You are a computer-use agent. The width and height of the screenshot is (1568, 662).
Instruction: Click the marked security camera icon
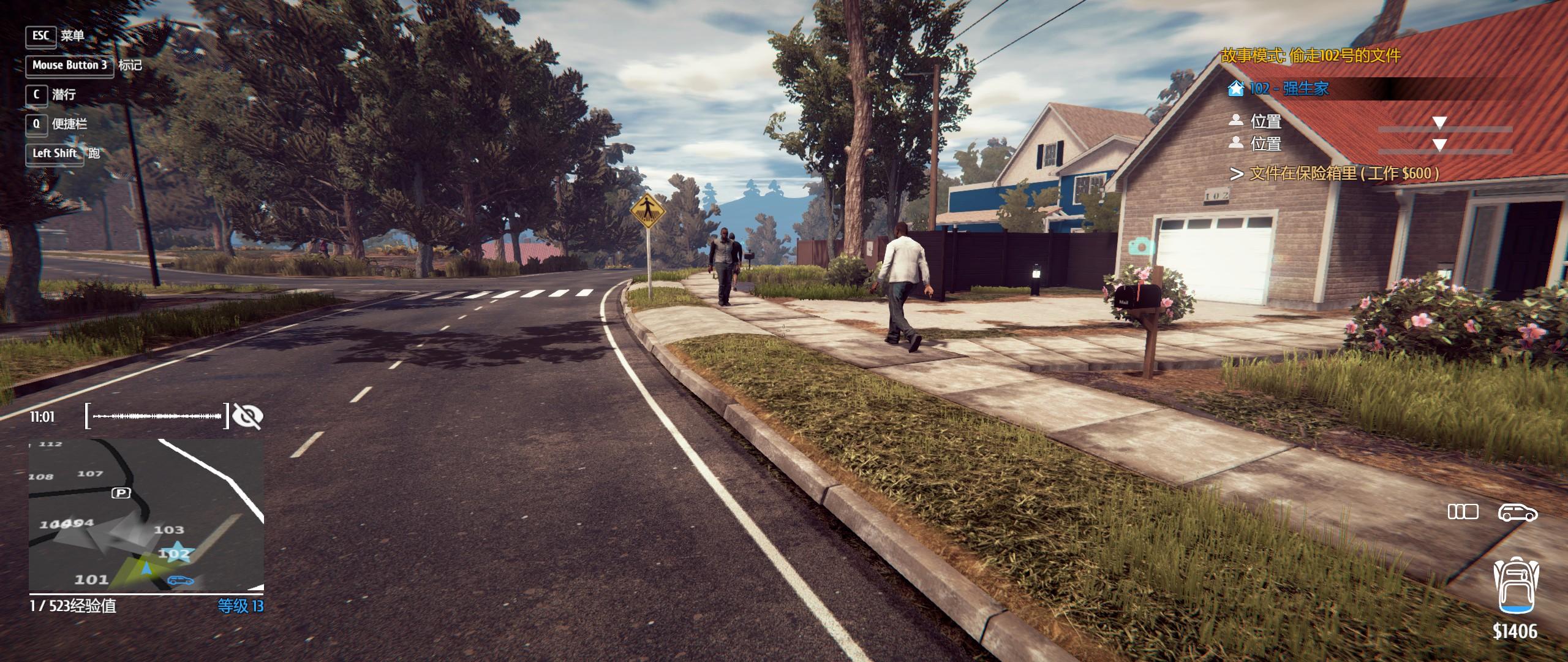(1140, 246)
